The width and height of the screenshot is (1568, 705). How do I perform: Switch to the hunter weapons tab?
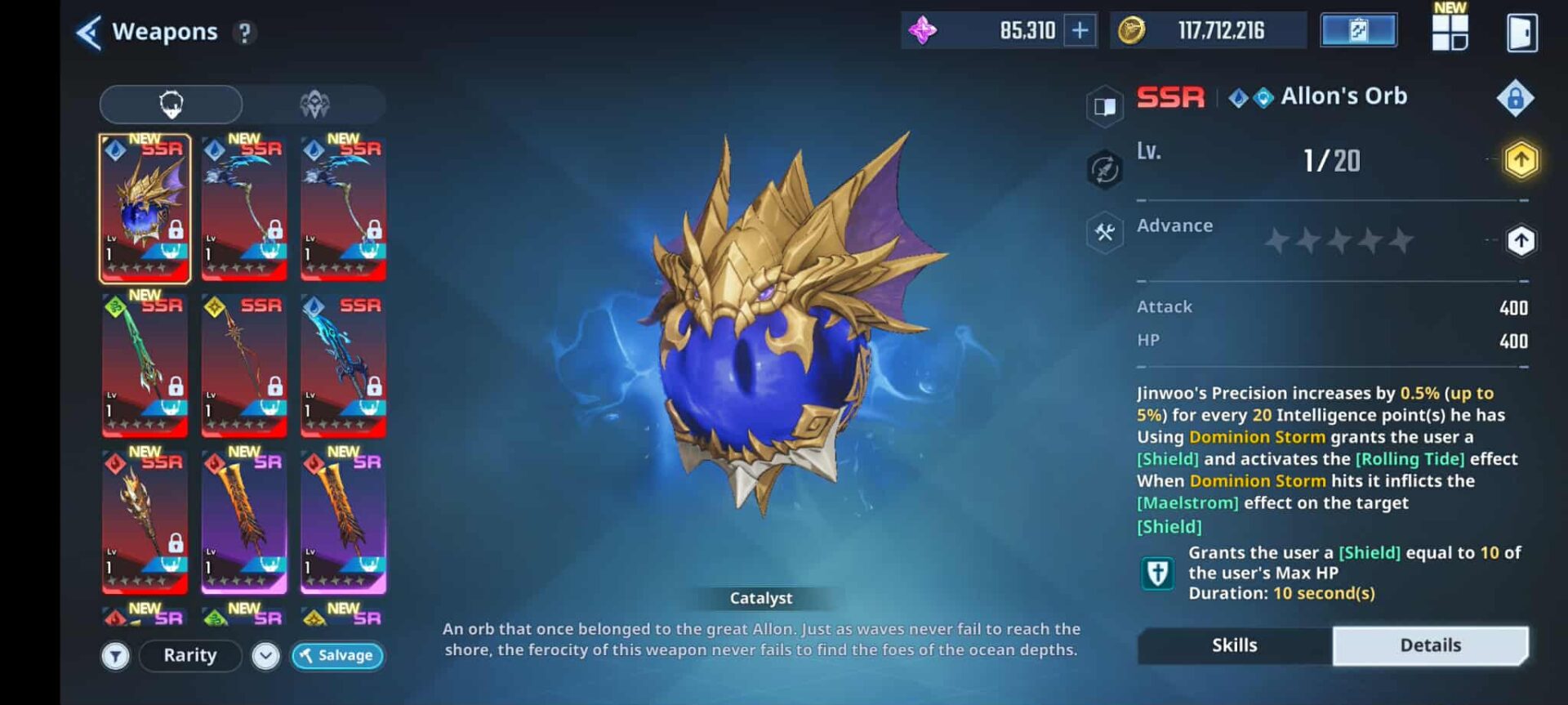click(x=314, y=105)
